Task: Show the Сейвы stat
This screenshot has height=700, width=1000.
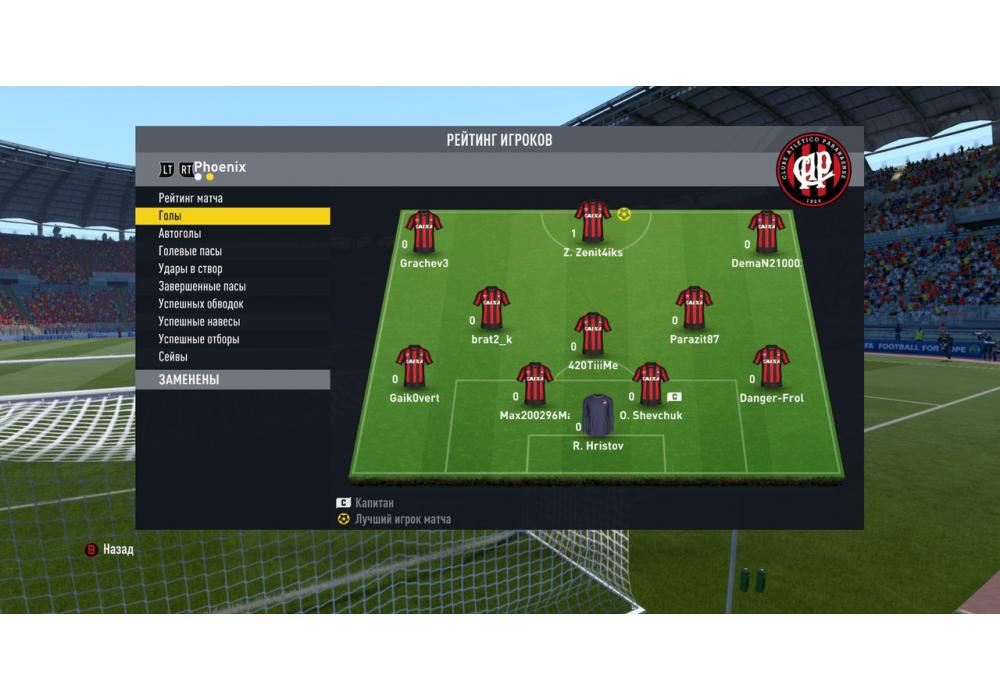Action: (x=173, y=357)
